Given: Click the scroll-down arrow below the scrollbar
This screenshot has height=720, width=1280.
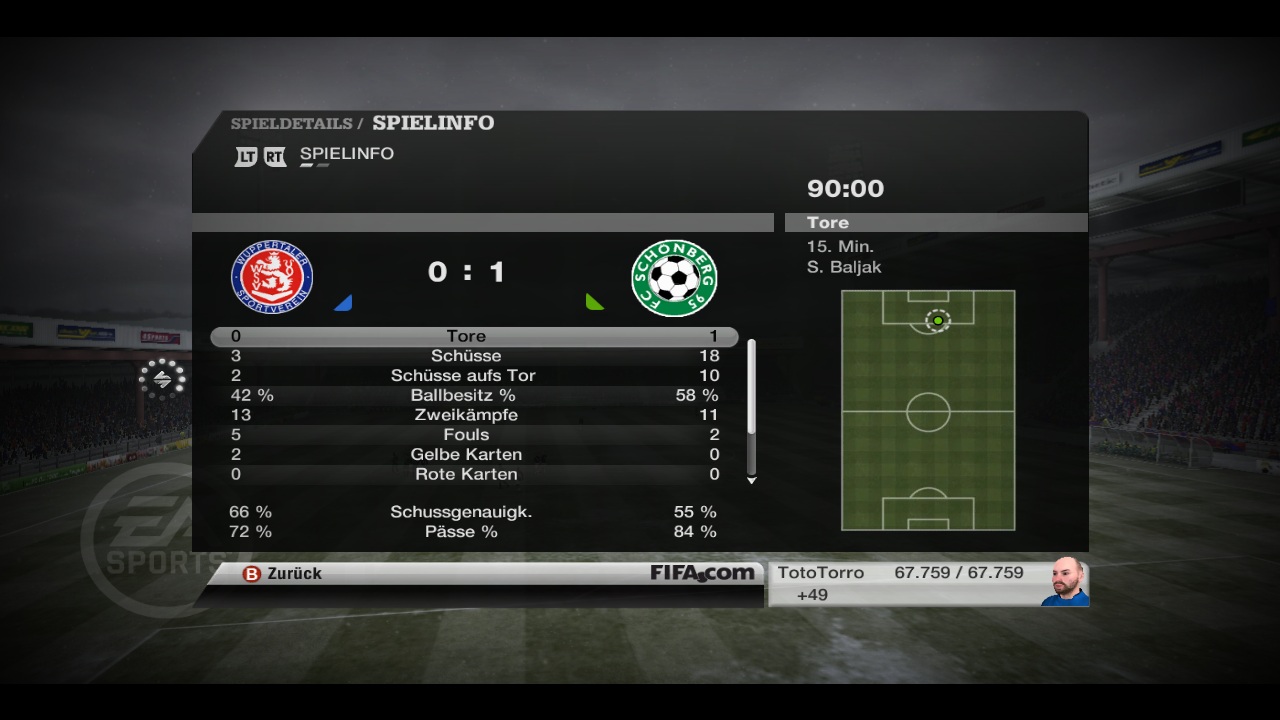Looking at the screenshot, I should (x=752, y=481).
